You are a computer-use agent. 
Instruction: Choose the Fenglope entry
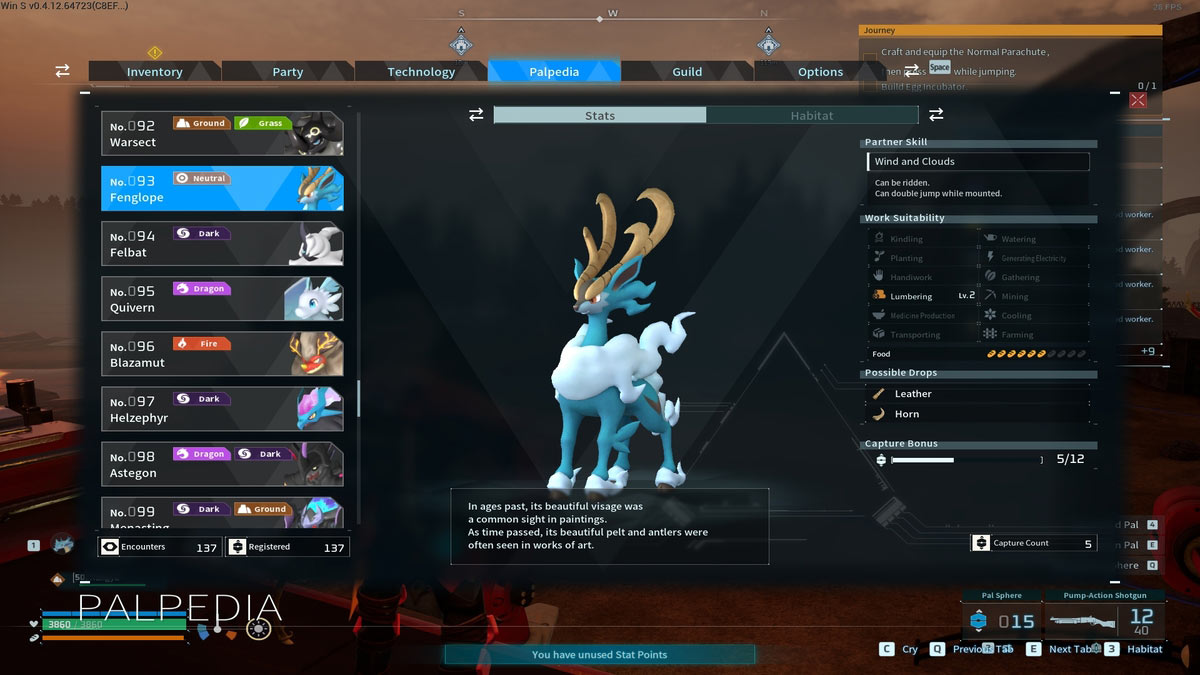pos(222,188)
